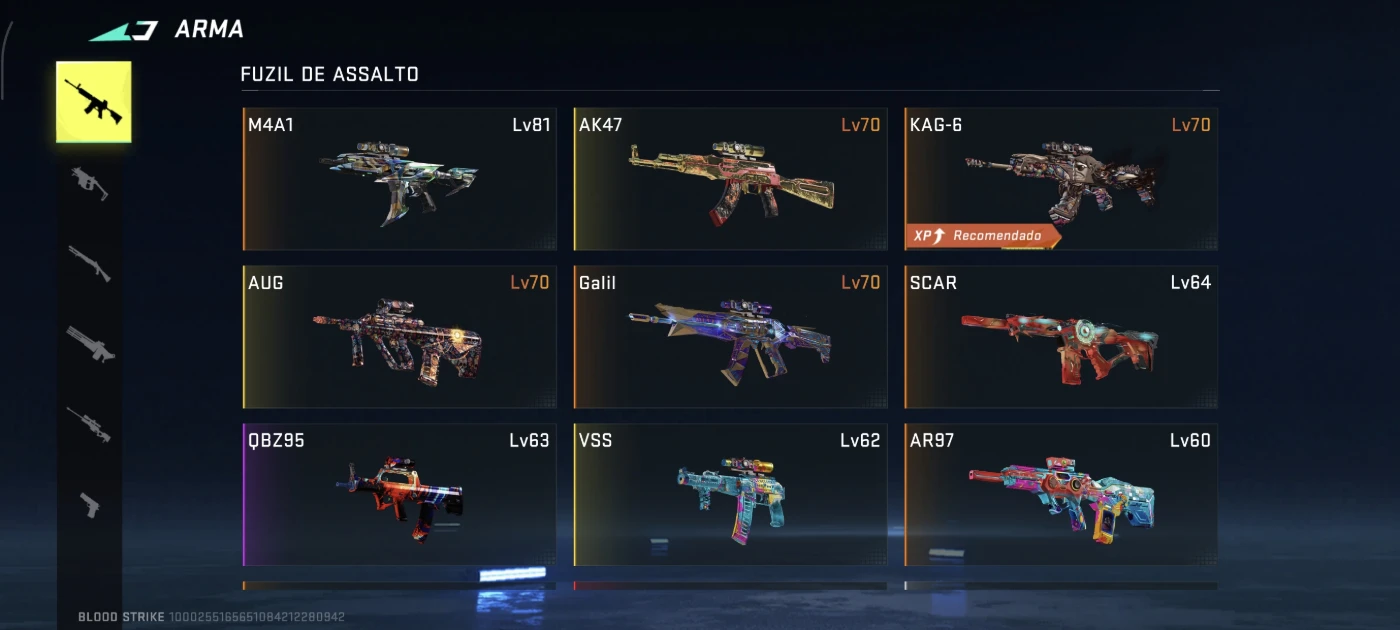Select the AUG weapon card

(x=400, y=337)
